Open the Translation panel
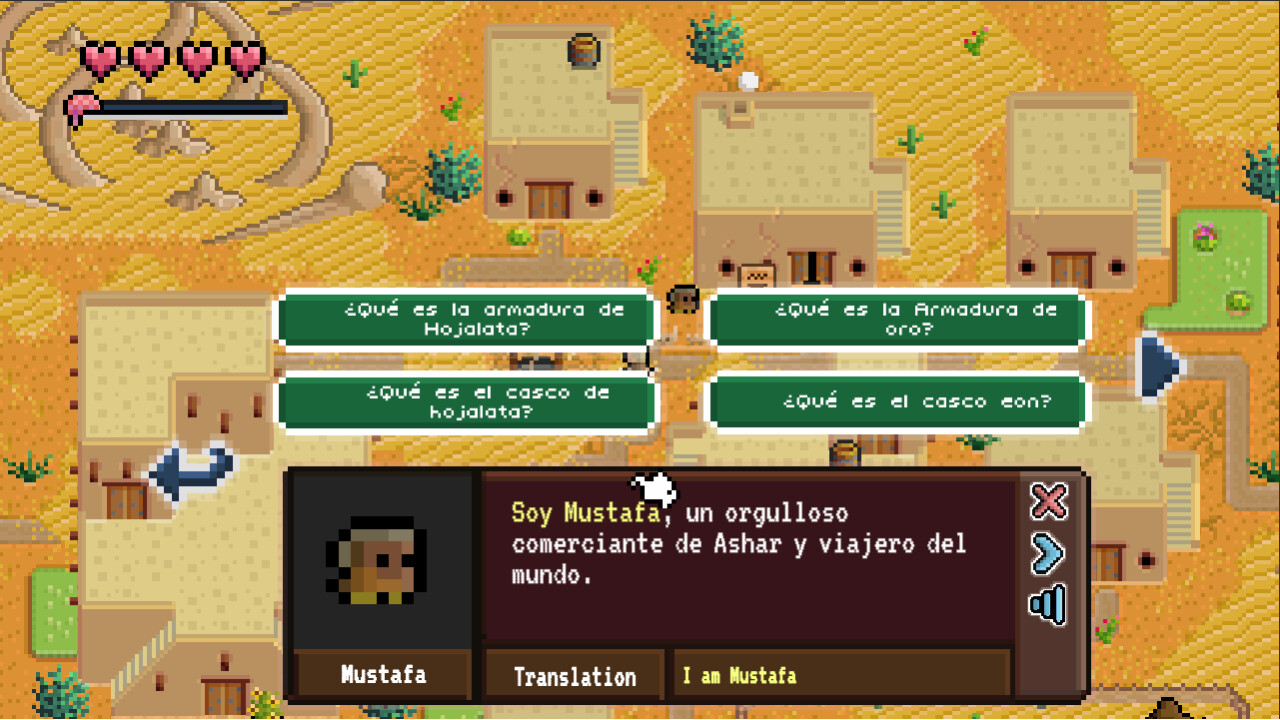1280x720 pixels. 573,675
